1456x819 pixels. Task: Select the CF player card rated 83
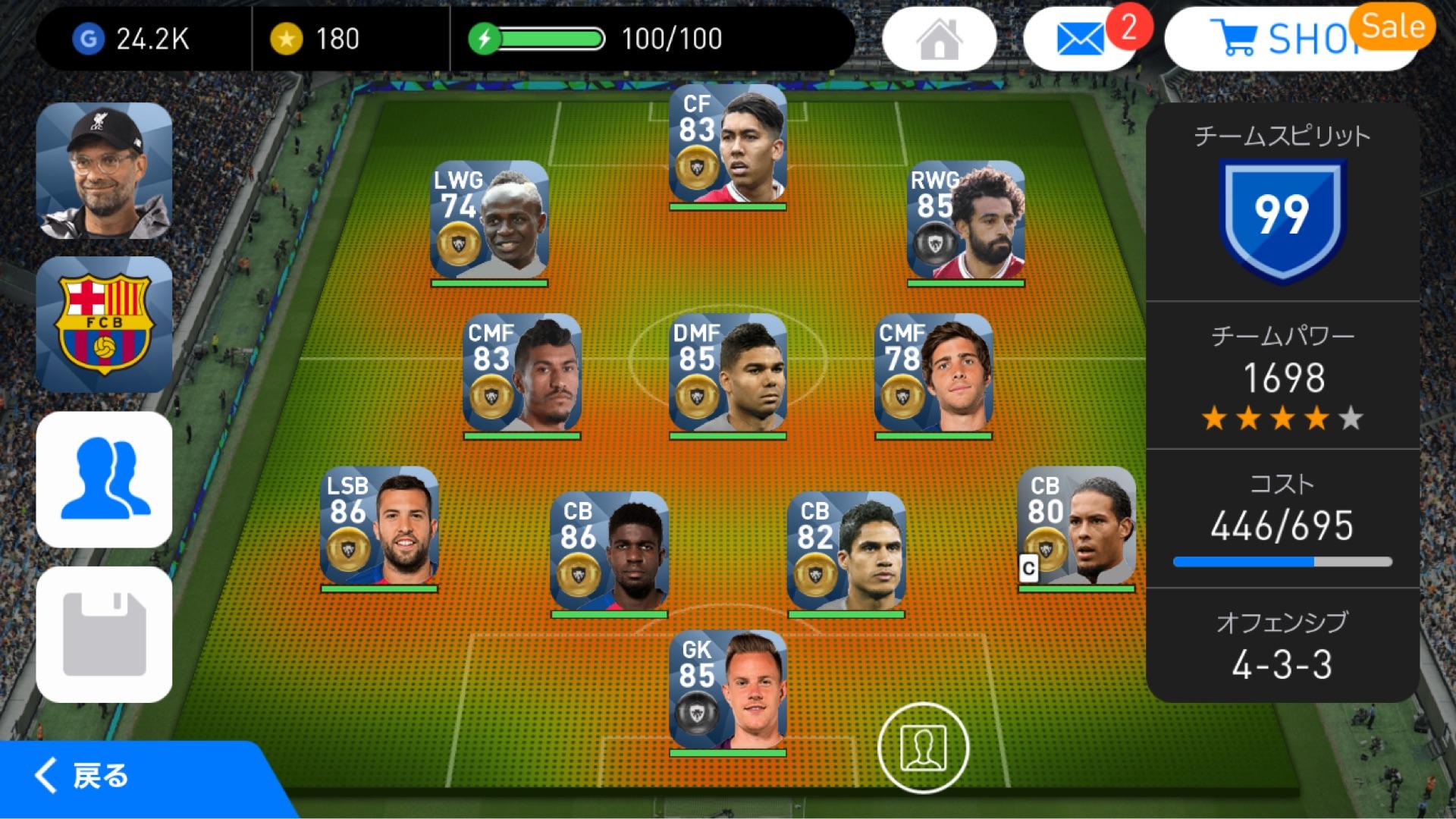(x=727, y=146)
